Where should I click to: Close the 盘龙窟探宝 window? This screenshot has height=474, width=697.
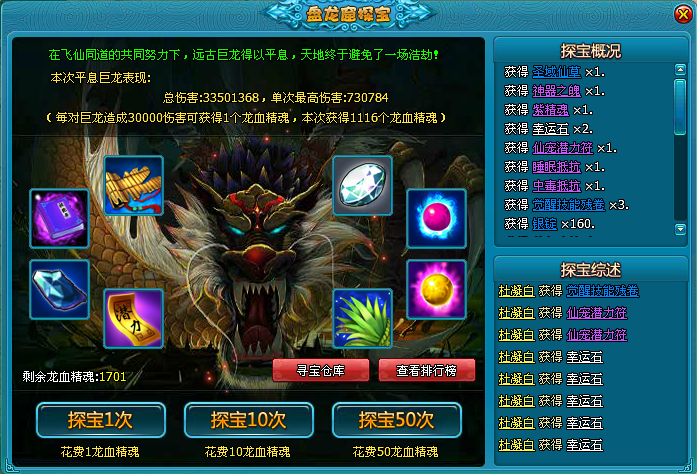(x=681, y=15)
